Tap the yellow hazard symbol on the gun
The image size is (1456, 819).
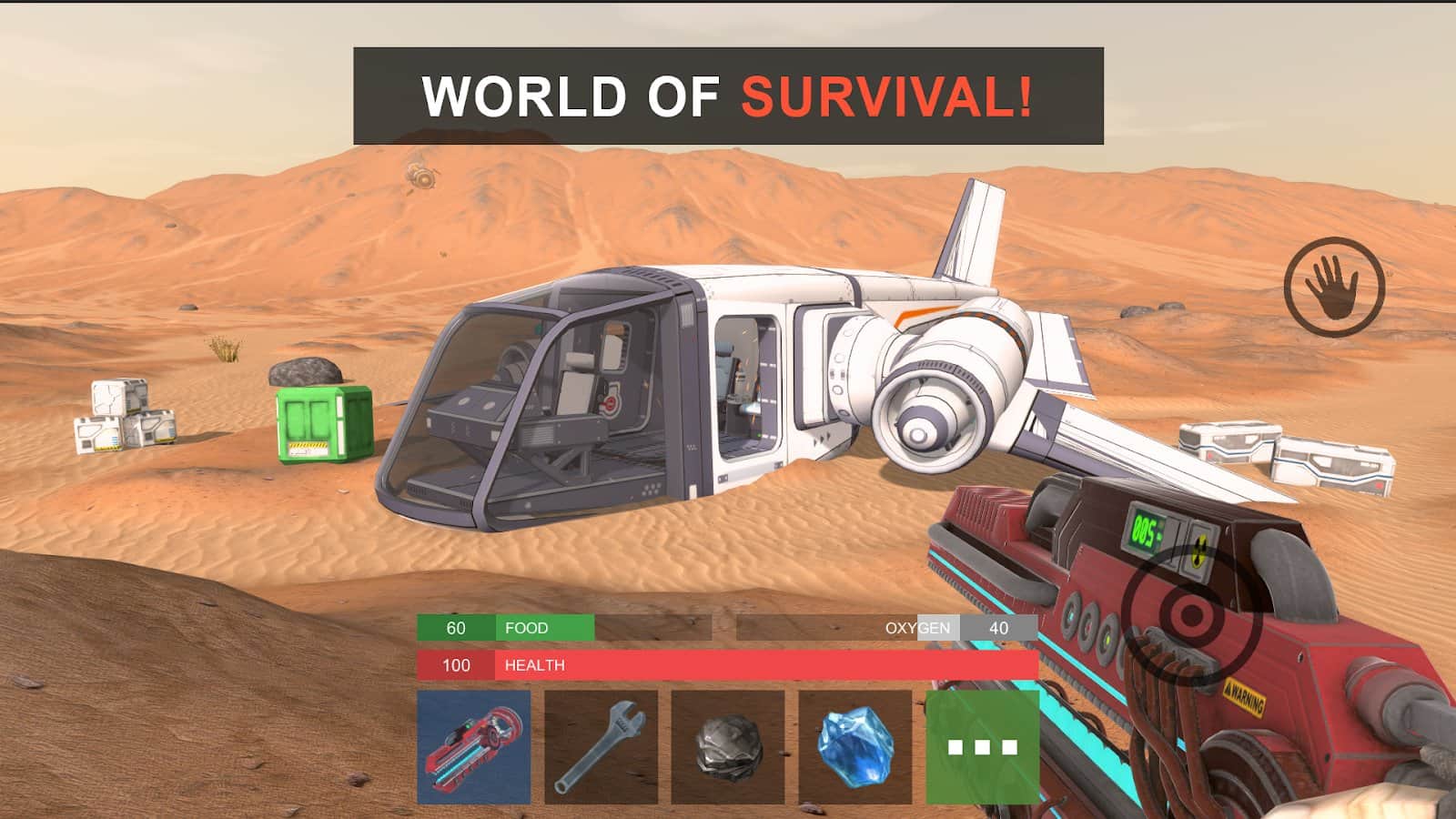pyautogui.click(x=1198, y=548)
